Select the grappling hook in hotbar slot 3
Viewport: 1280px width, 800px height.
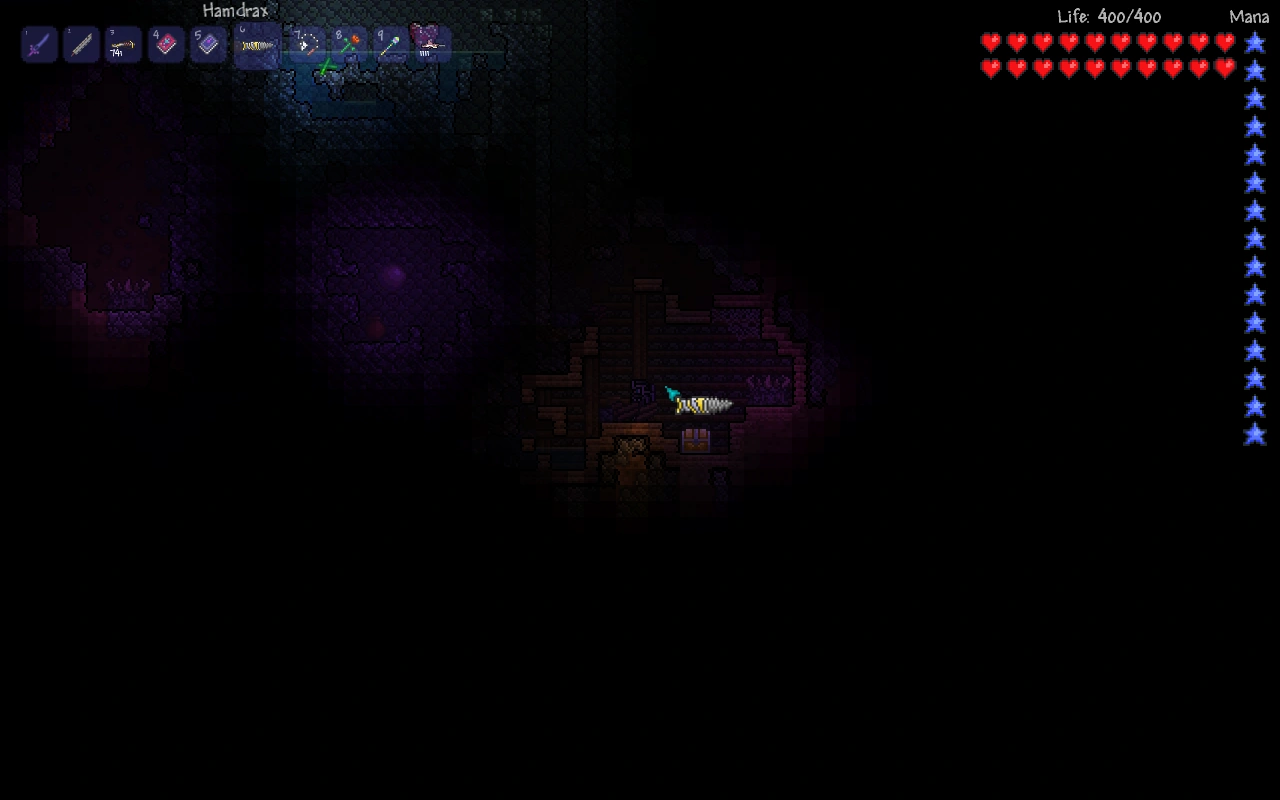pos(123,44)
